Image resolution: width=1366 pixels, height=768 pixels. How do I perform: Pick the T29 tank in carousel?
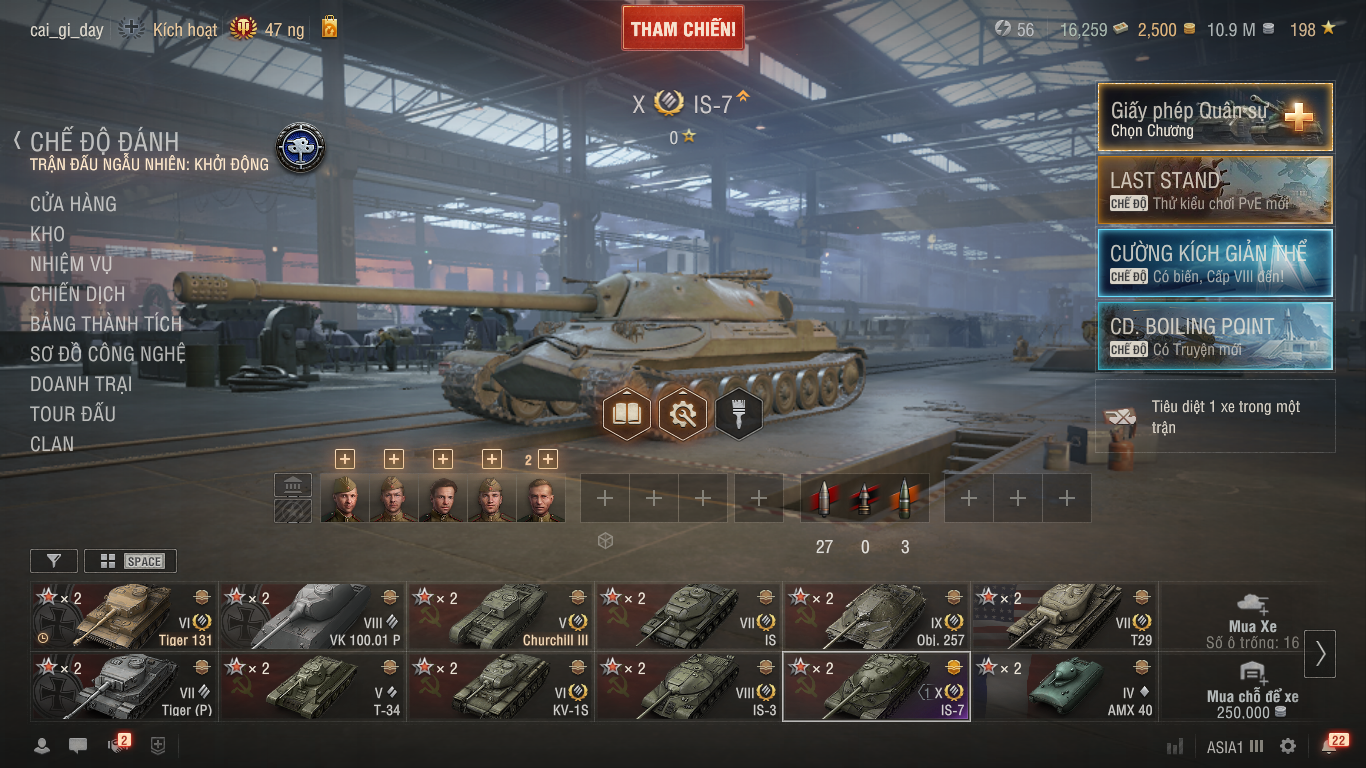(x=1065, y=616)
